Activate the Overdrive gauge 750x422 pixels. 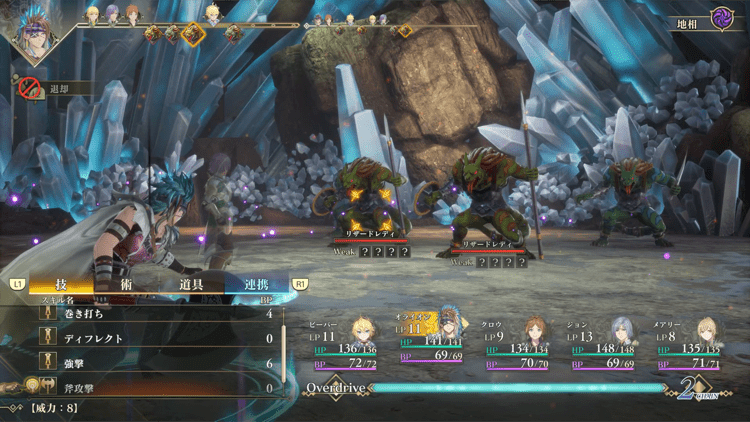[500, 387]
